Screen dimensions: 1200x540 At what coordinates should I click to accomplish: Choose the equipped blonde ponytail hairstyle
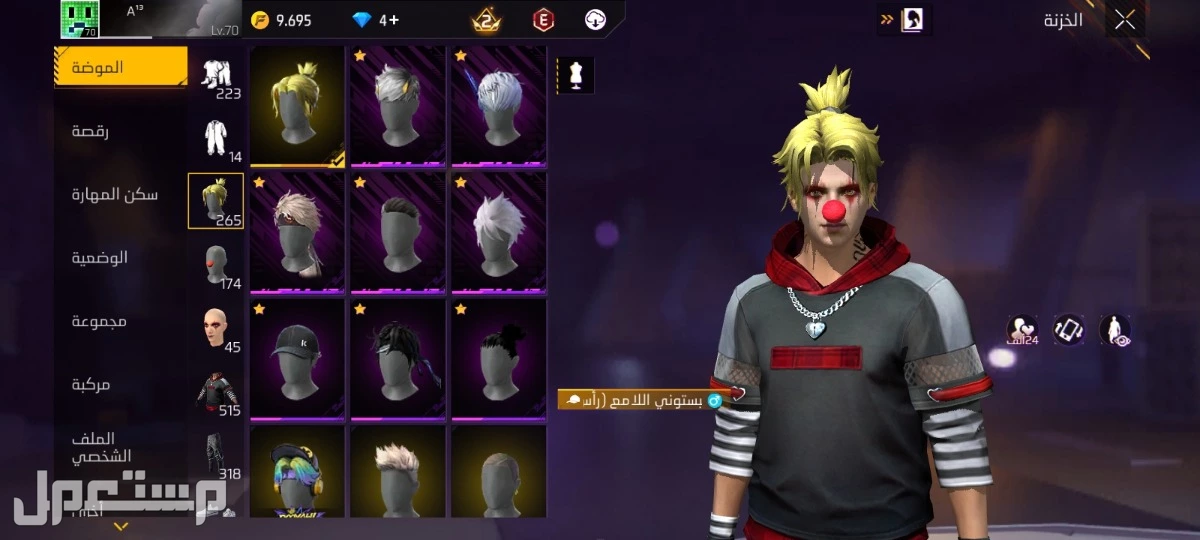coord(297,105)
